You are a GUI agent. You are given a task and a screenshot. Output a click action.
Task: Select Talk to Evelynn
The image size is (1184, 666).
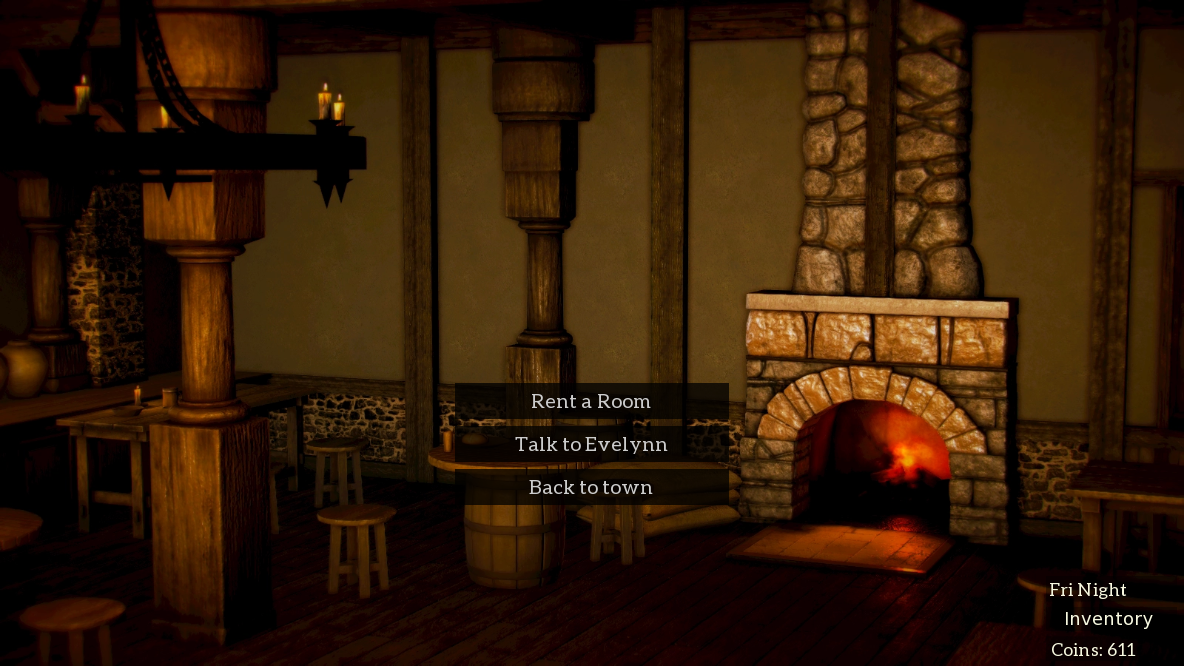(591, 444)
